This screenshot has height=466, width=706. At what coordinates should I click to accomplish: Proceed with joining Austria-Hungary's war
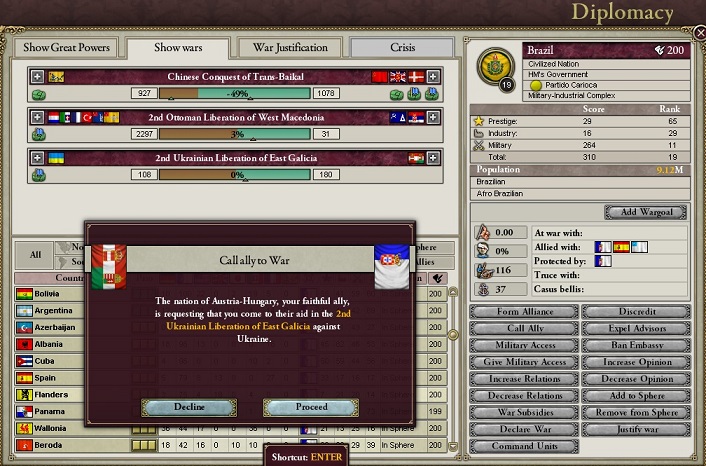[x=311, y=407]
